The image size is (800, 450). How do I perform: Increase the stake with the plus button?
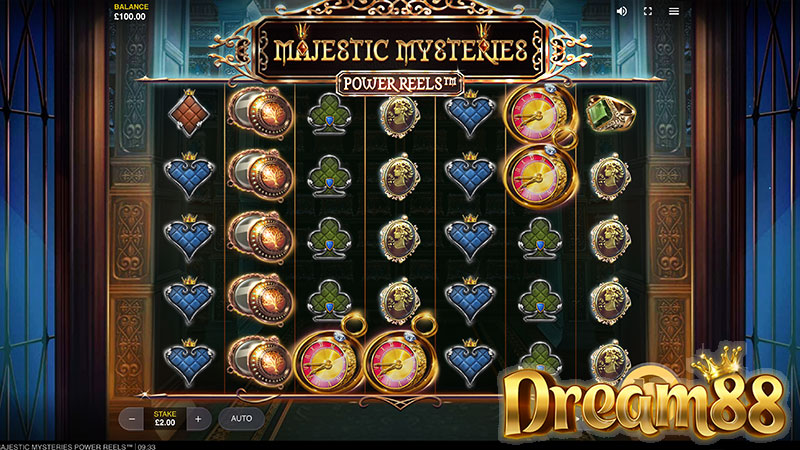click(198, 418)
